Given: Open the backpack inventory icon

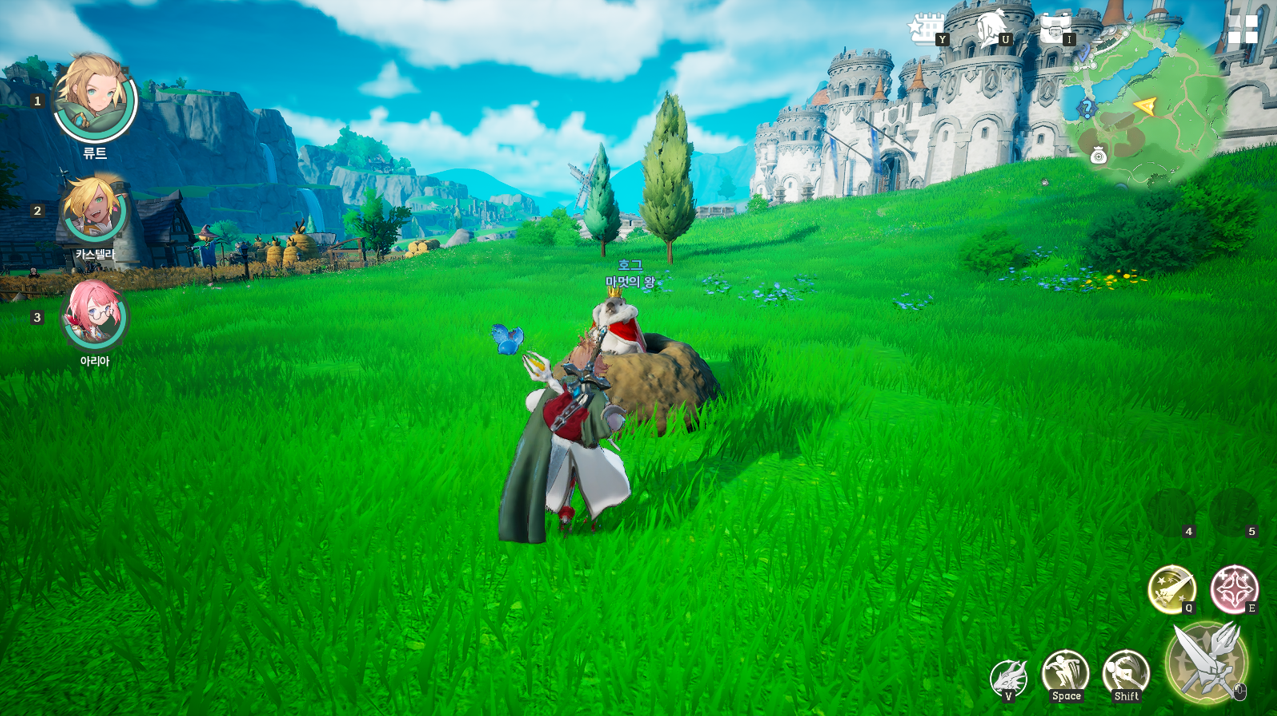Looking at the screenshot, I should pyautogui.click(x=1054, y=28).
